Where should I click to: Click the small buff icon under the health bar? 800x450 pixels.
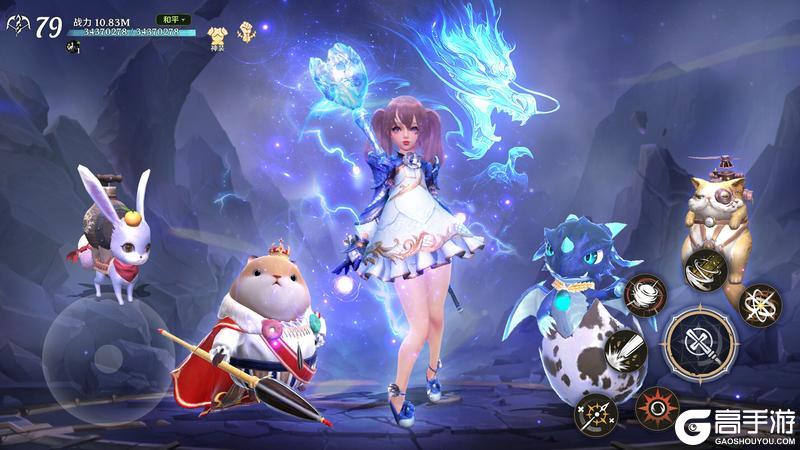[72, 47]
